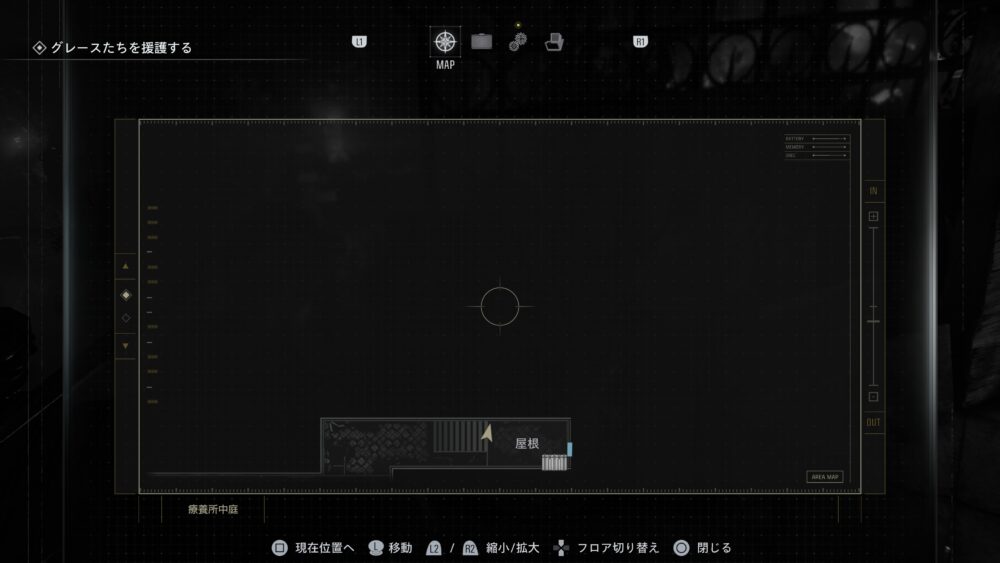Switch to the gears tab
This screenshot has height=563, width=1000.
(x=517, y=42)
